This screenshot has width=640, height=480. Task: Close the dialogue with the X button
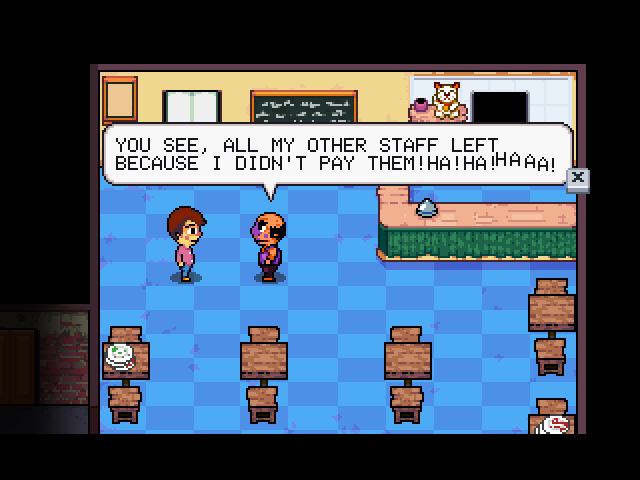tap(577, 180)
